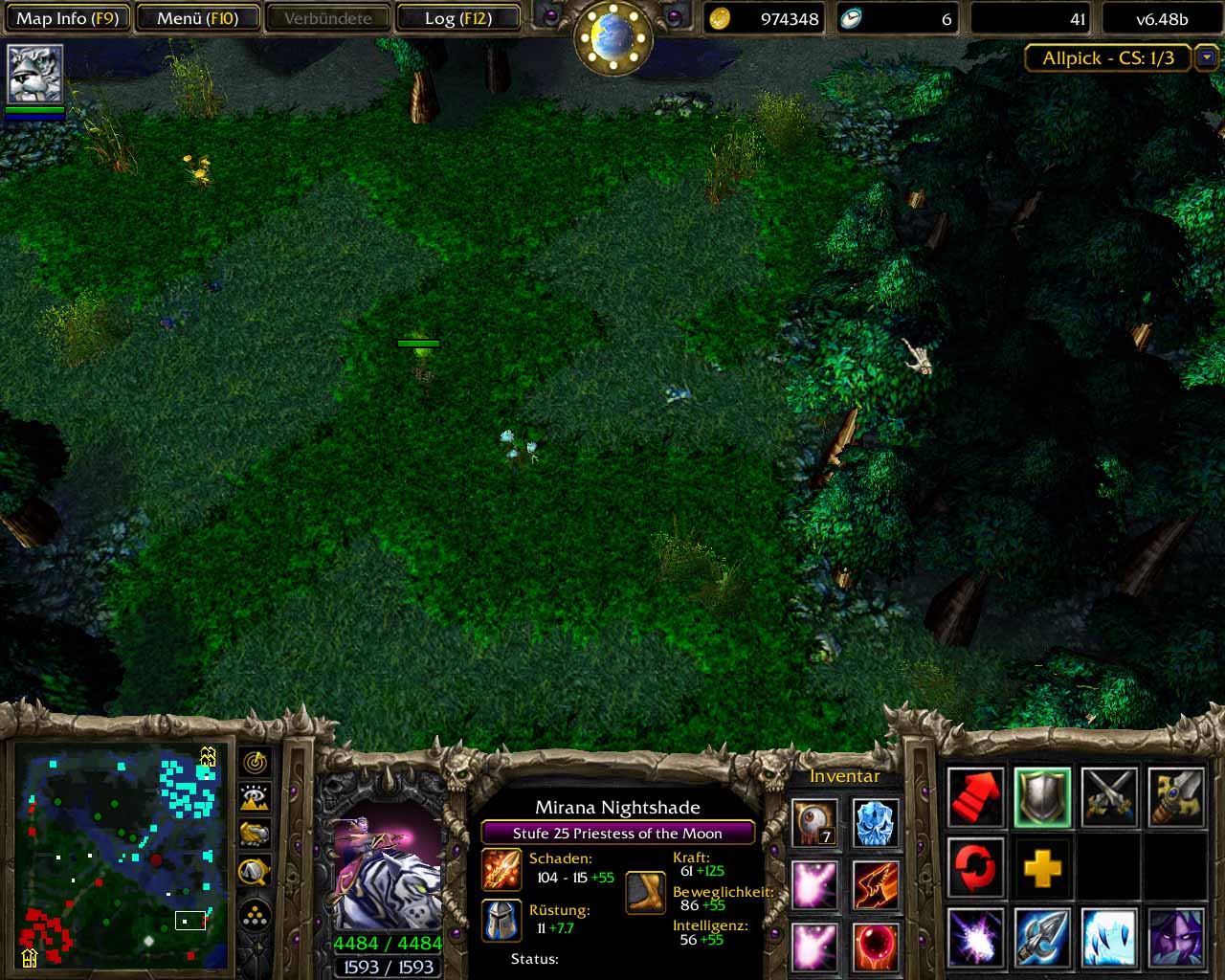Viewport: 1225px width, 980px height.
Task: Open hero skills with the yellow plus
Action: point(1043,868)
